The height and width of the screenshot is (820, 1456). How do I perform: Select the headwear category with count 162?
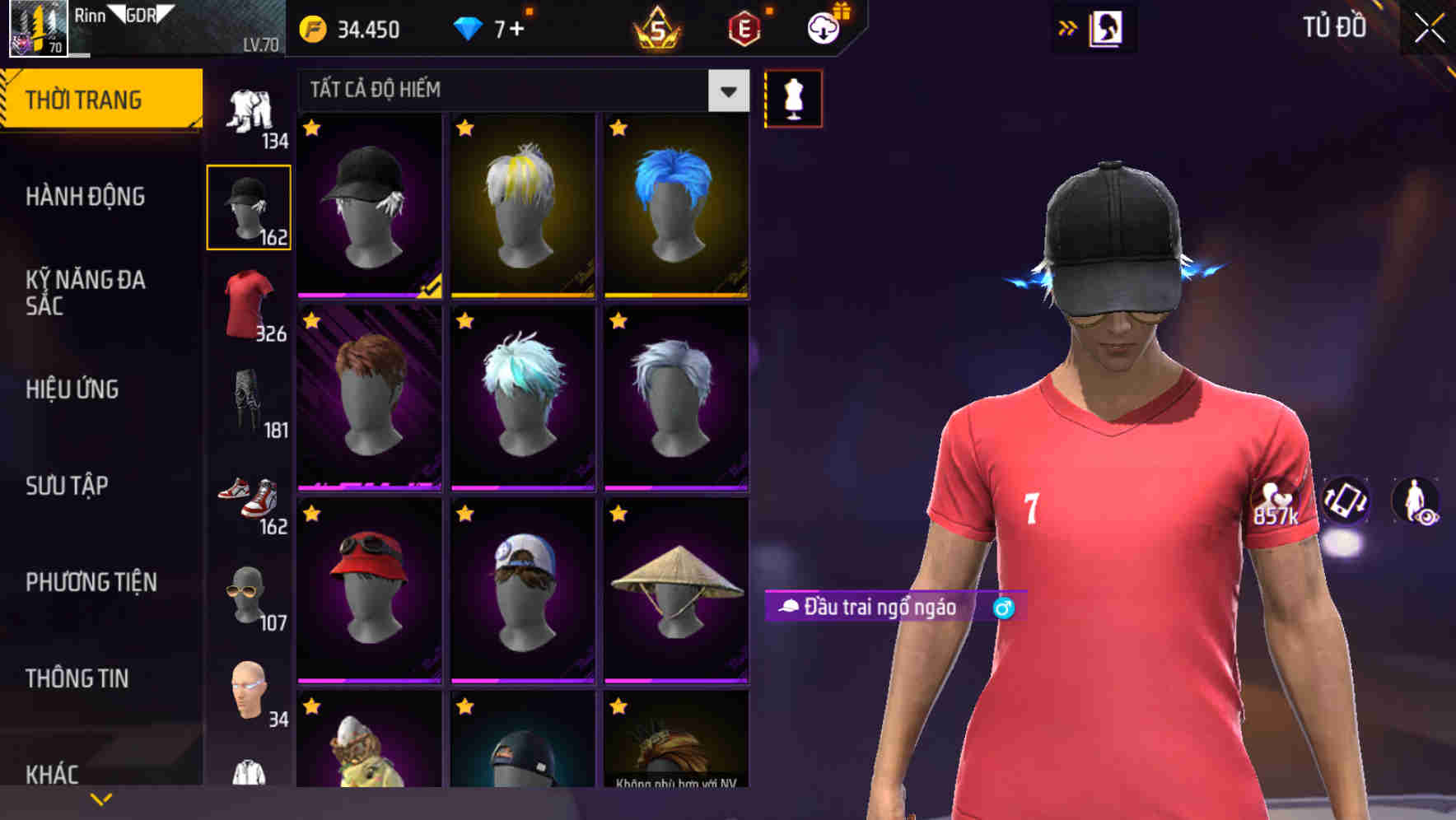point(250,207)
